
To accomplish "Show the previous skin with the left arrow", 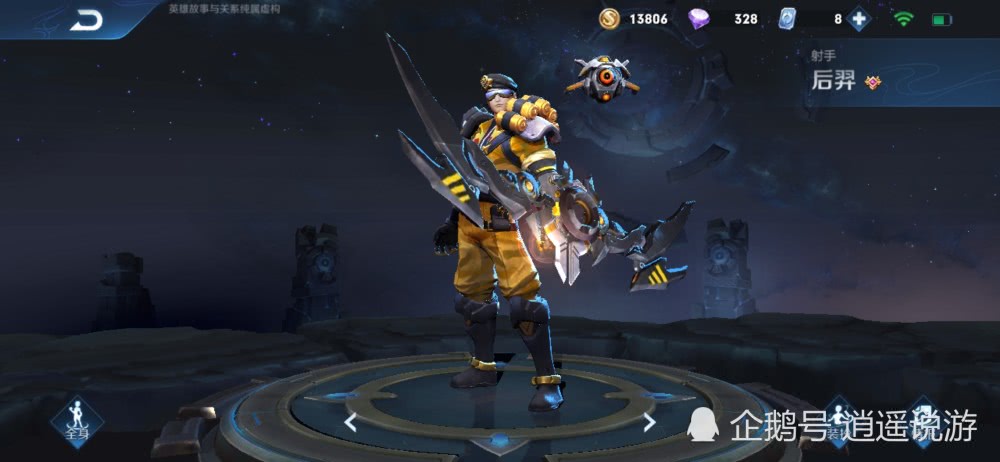I will click(350, 423).
